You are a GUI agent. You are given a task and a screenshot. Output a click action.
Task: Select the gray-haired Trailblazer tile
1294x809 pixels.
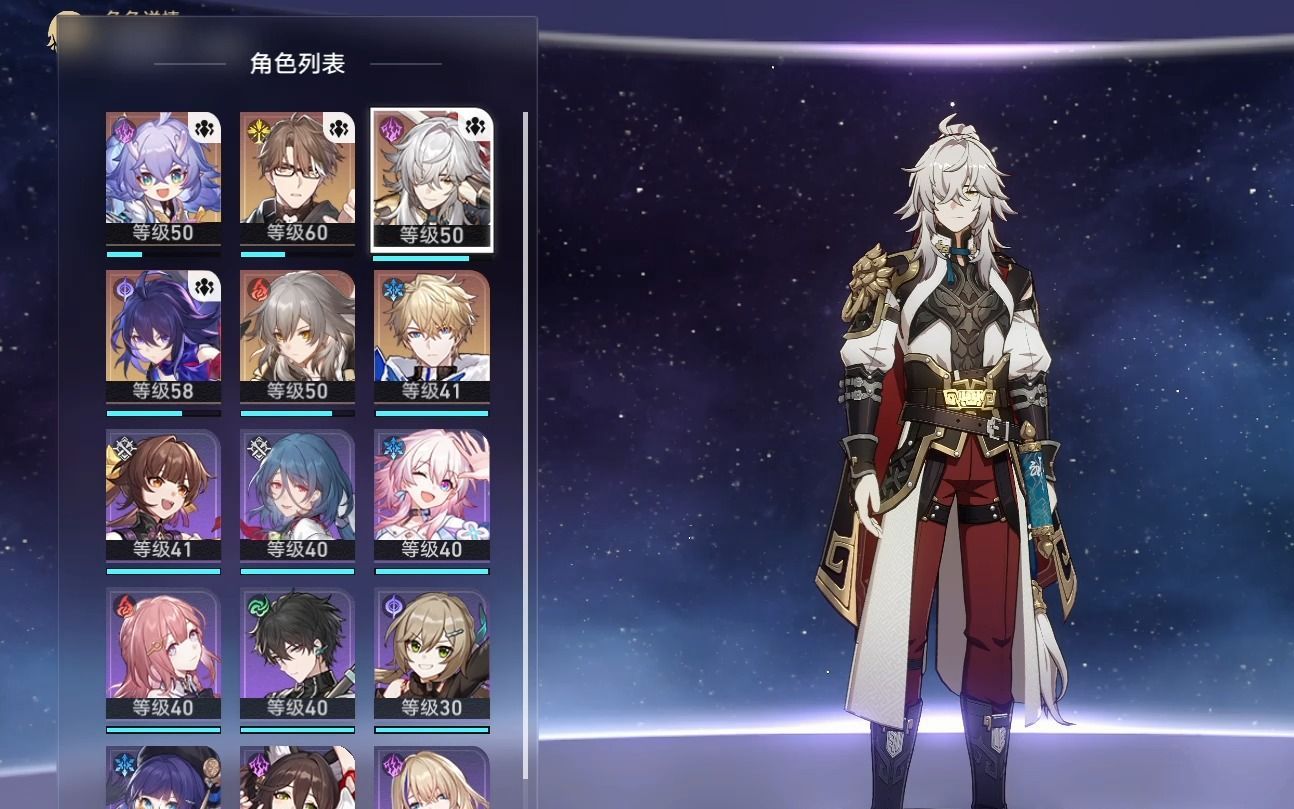[x=297, y=337]
